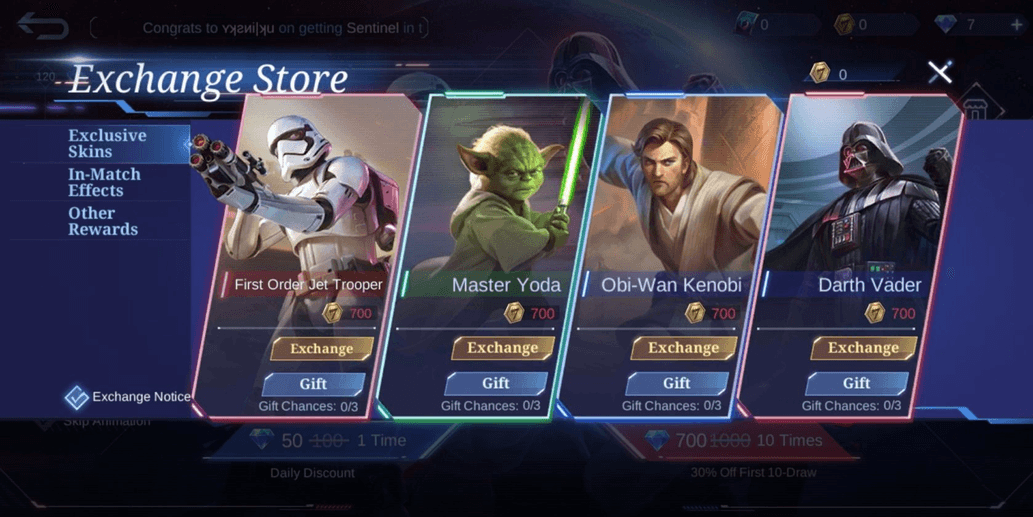Gift the Obi-Wan Kenobi skin
This screenshot has height=517, width=1033.
click(676, 383)
